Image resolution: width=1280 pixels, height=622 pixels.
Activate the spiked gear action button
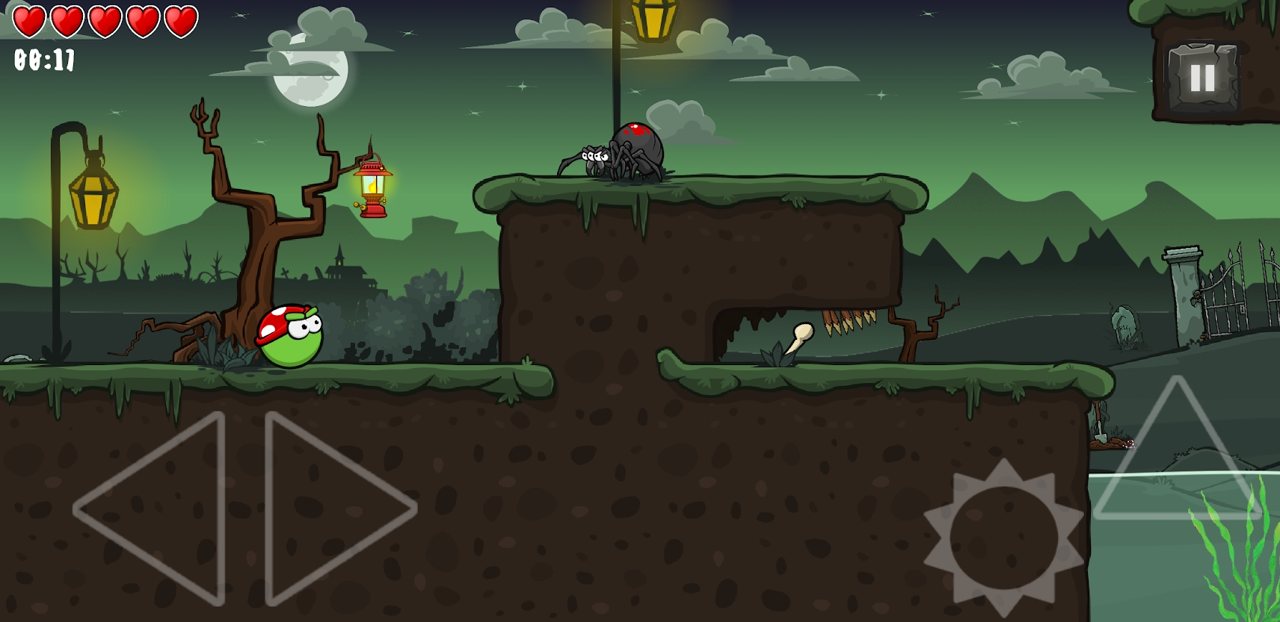pyautogui.click(x=1003, y=537)
